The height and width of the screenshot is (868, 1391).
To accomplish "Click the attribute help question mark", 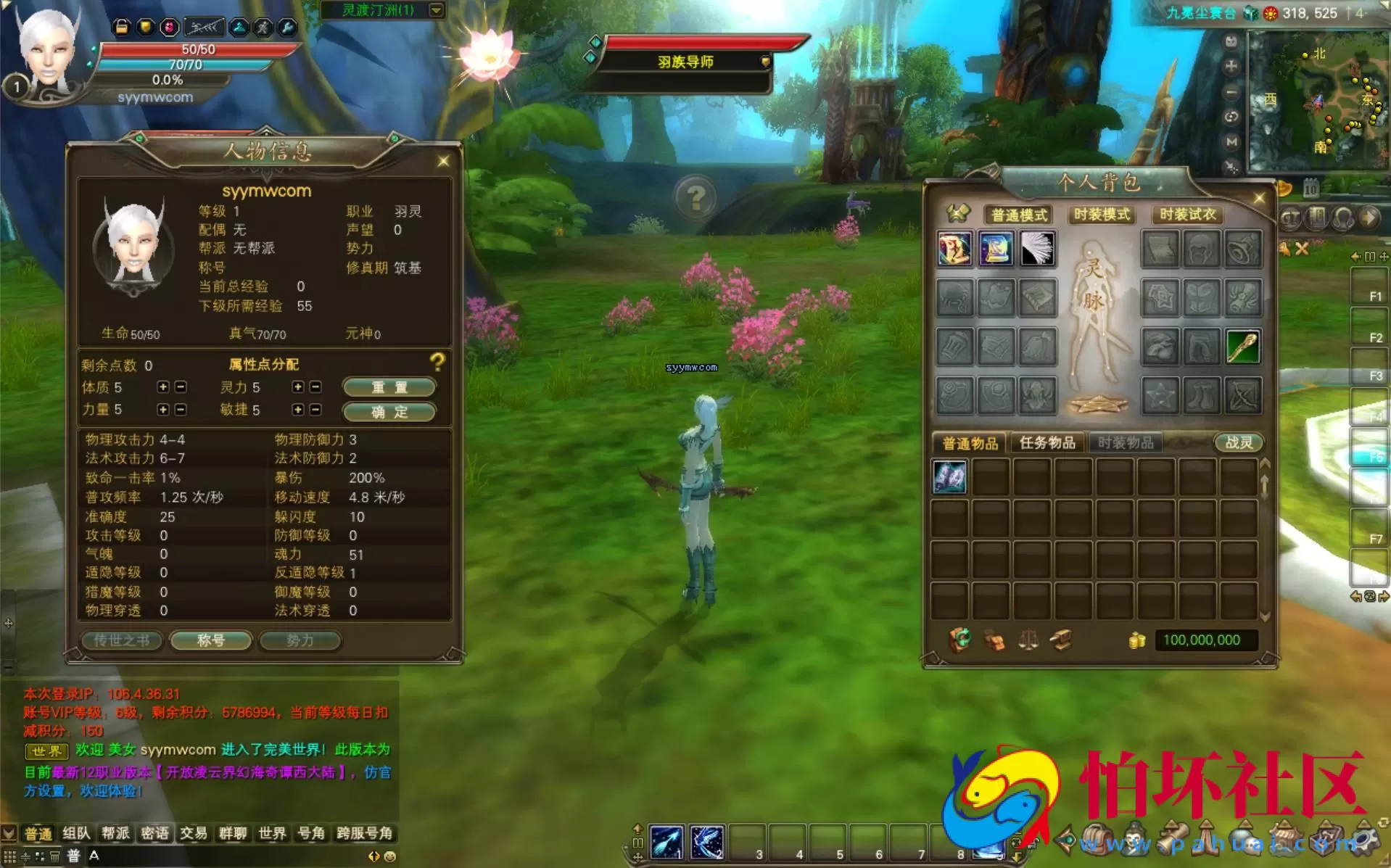I will click(x=437, y=361).
